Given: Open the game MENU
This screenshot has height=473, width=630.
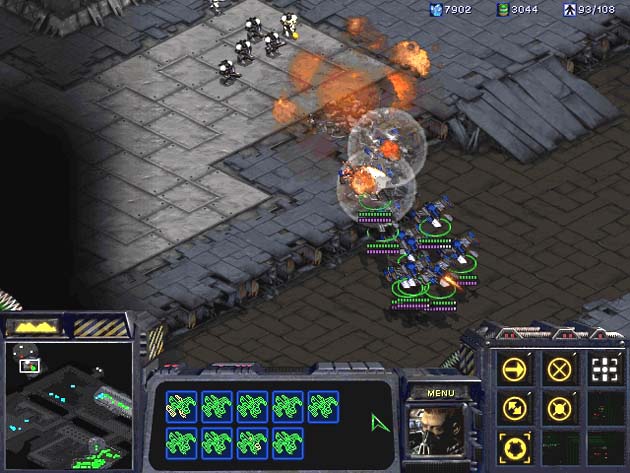Looking at the screenshot, I should coord(440,393).
